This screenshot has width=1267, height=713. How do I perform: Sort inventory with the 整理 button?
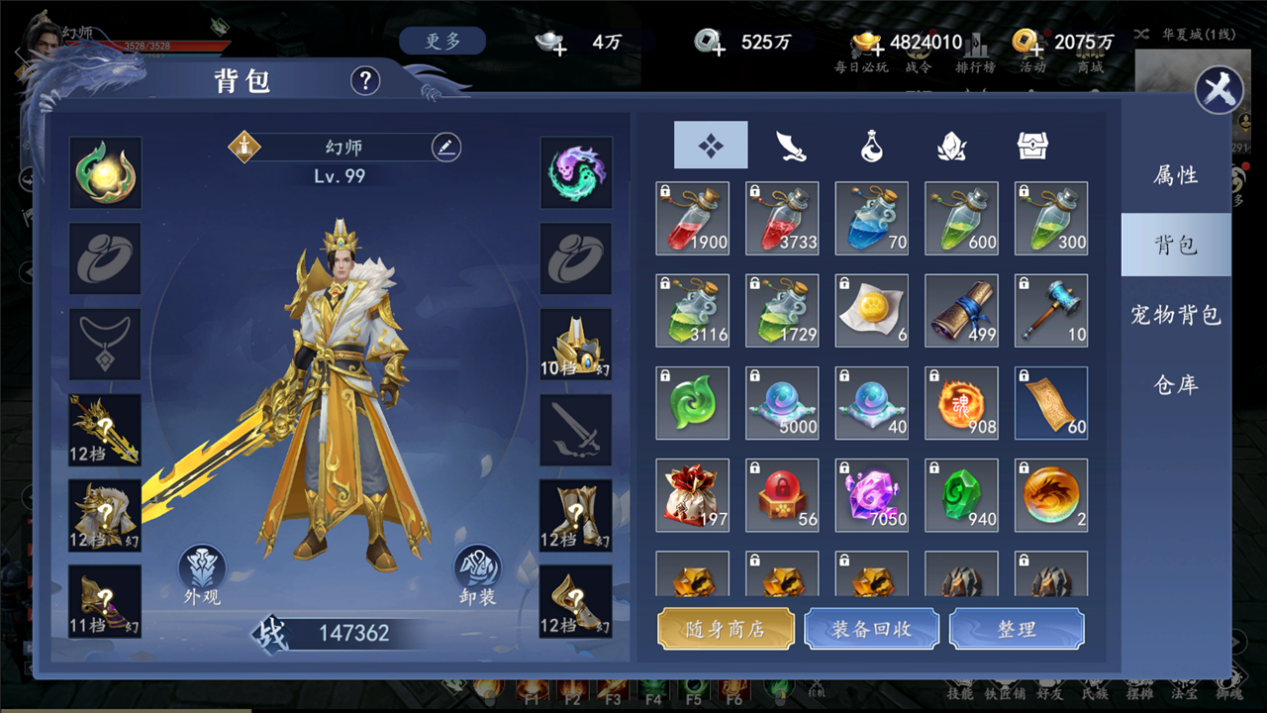pyautogui.click(x=1016, y=629)
